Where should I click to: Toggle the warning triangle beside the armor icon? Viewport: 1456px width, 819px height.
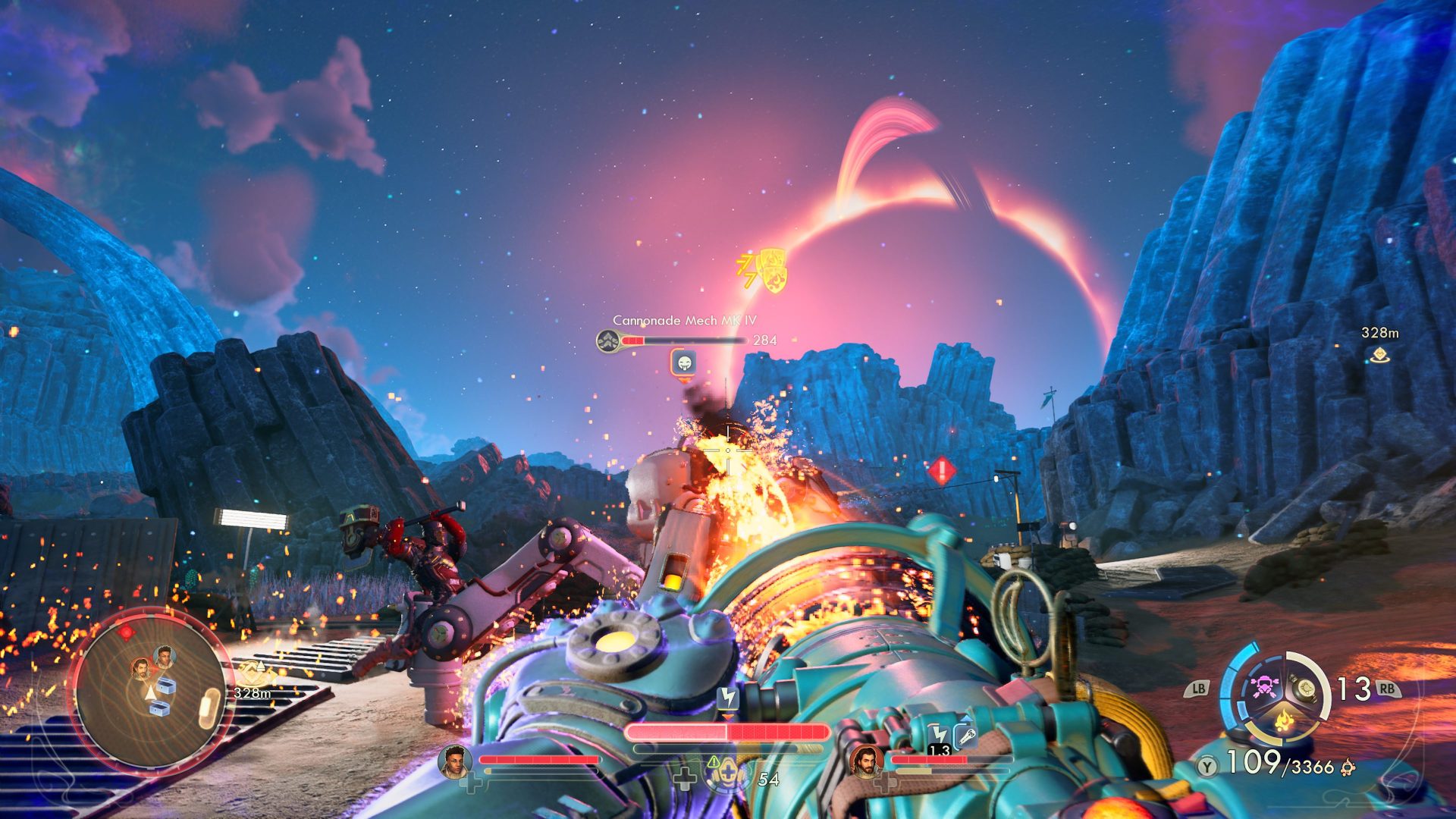713,762
